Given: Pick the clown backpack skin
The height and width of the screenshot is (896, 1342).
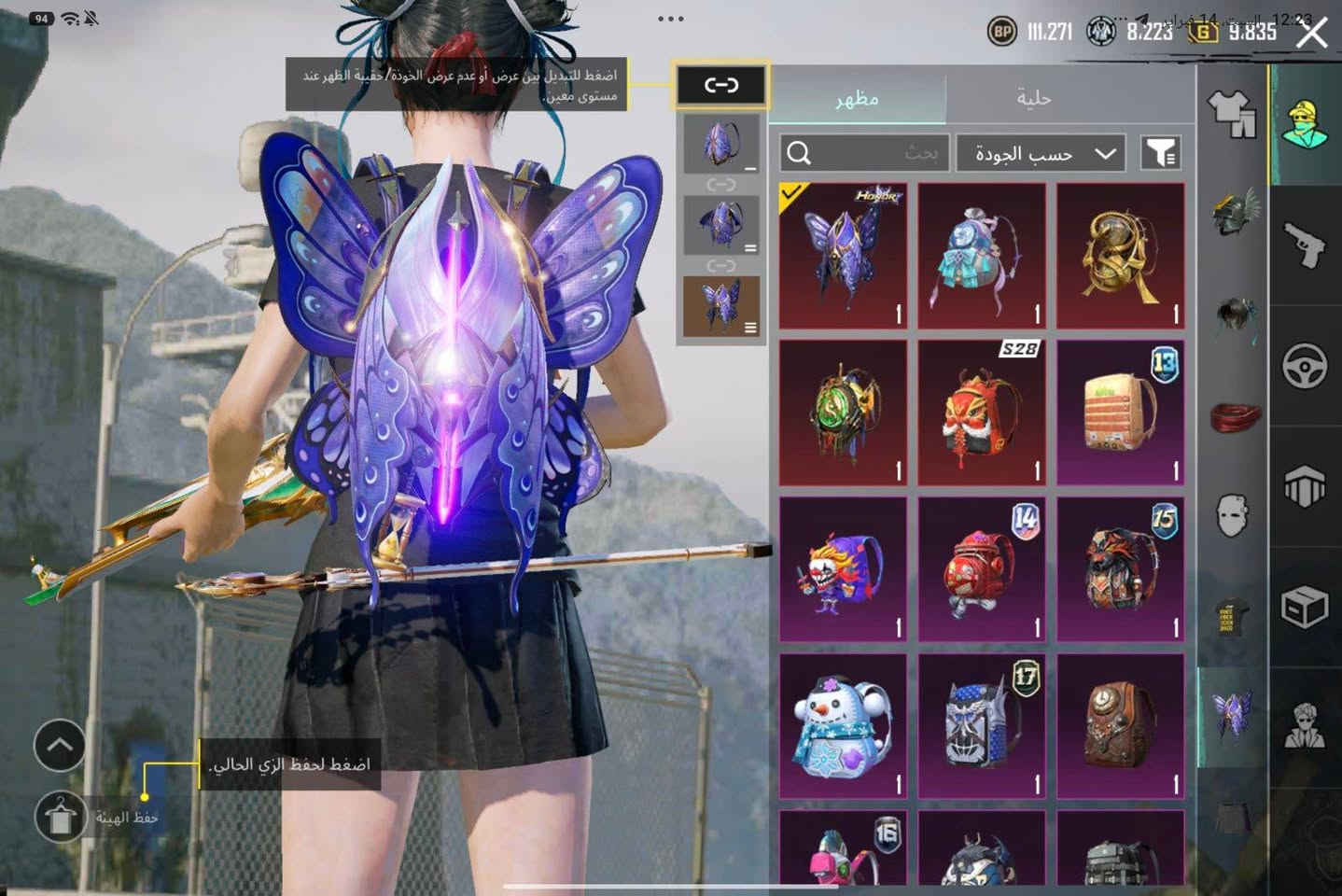Looking at the screenshot, I should 843,569.
